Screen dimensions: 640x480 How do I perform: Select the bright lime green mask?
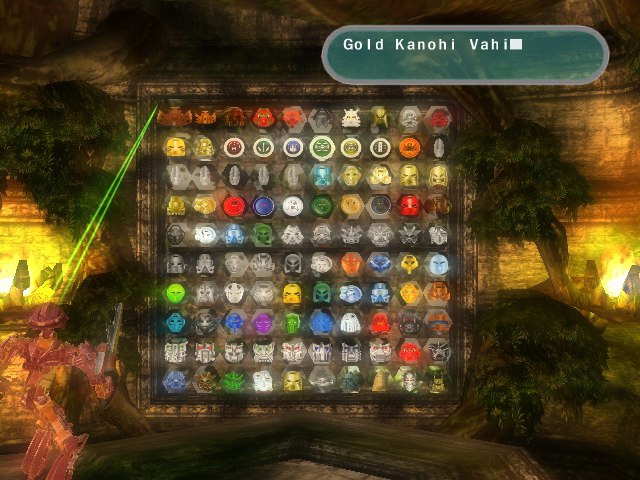coord(175,294)
